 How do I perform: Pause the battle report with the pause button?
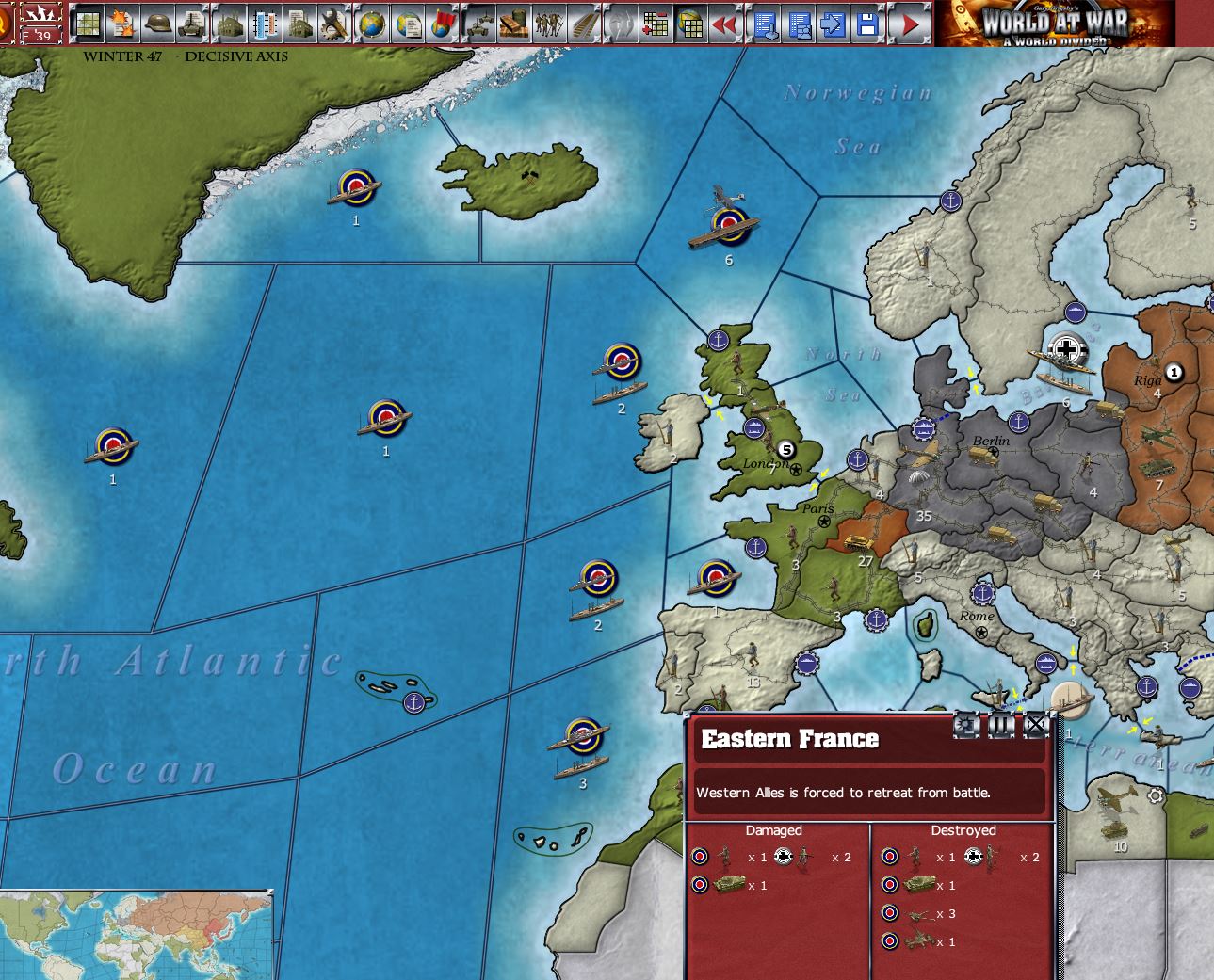[x=1001, y=725]
